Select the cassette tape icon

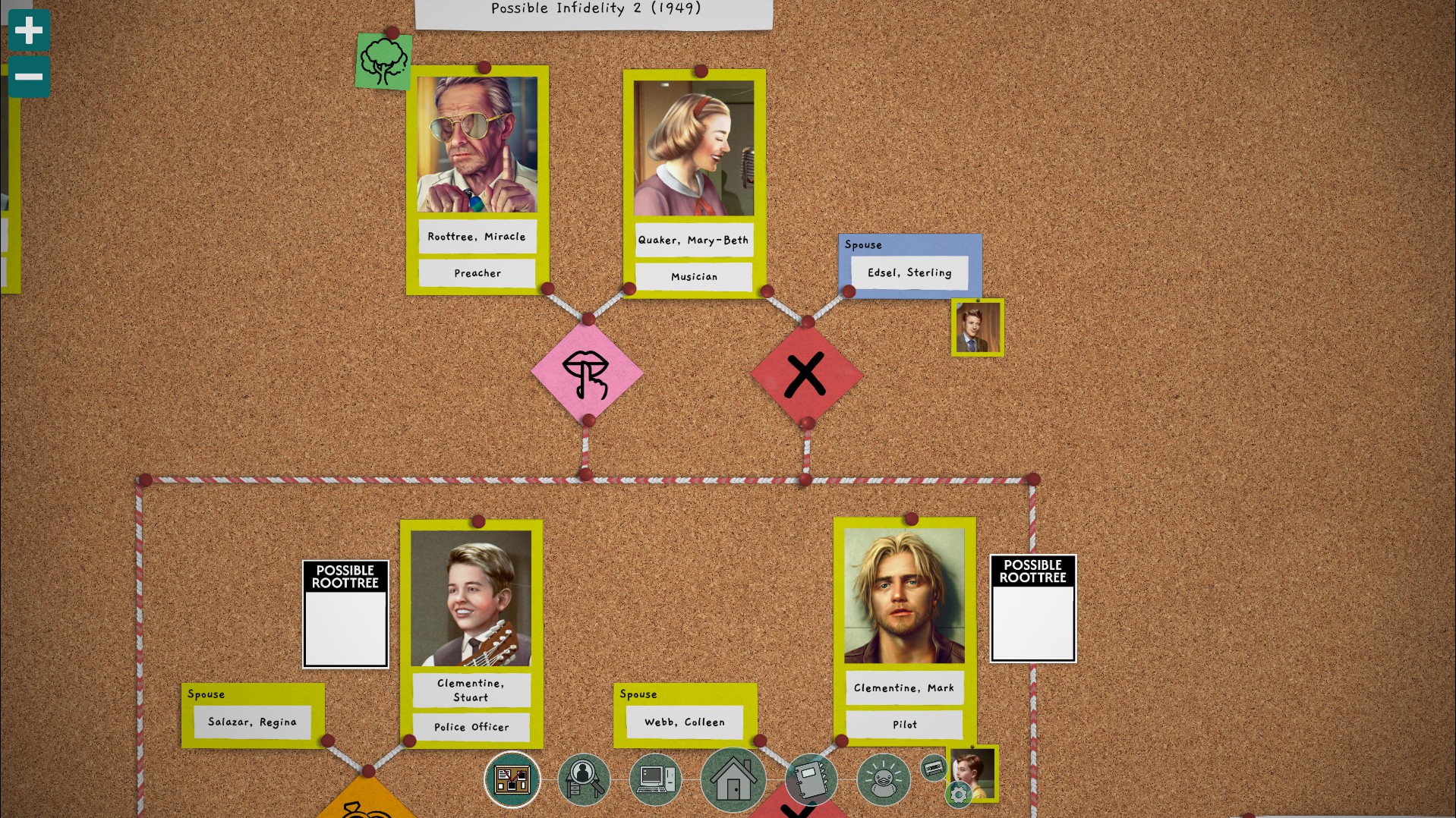933,767
